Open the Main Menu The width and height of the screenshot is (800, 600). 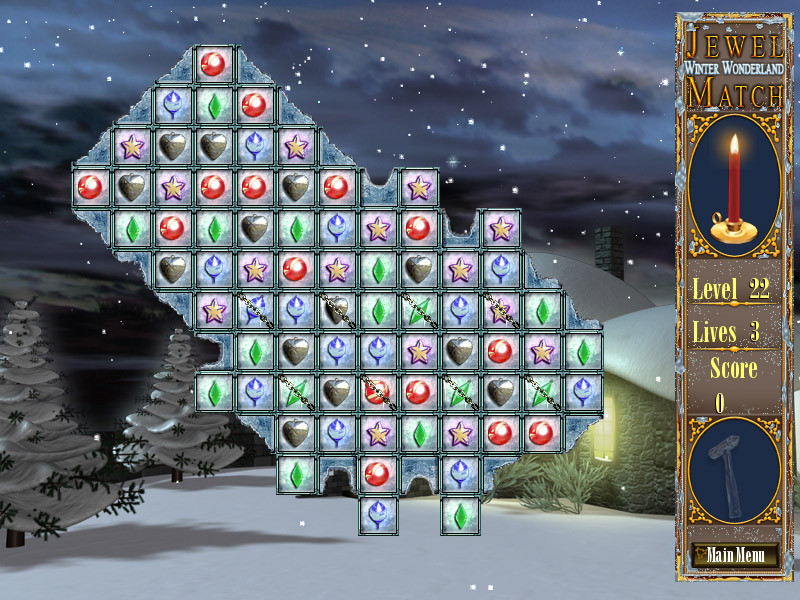pos(734,555)
